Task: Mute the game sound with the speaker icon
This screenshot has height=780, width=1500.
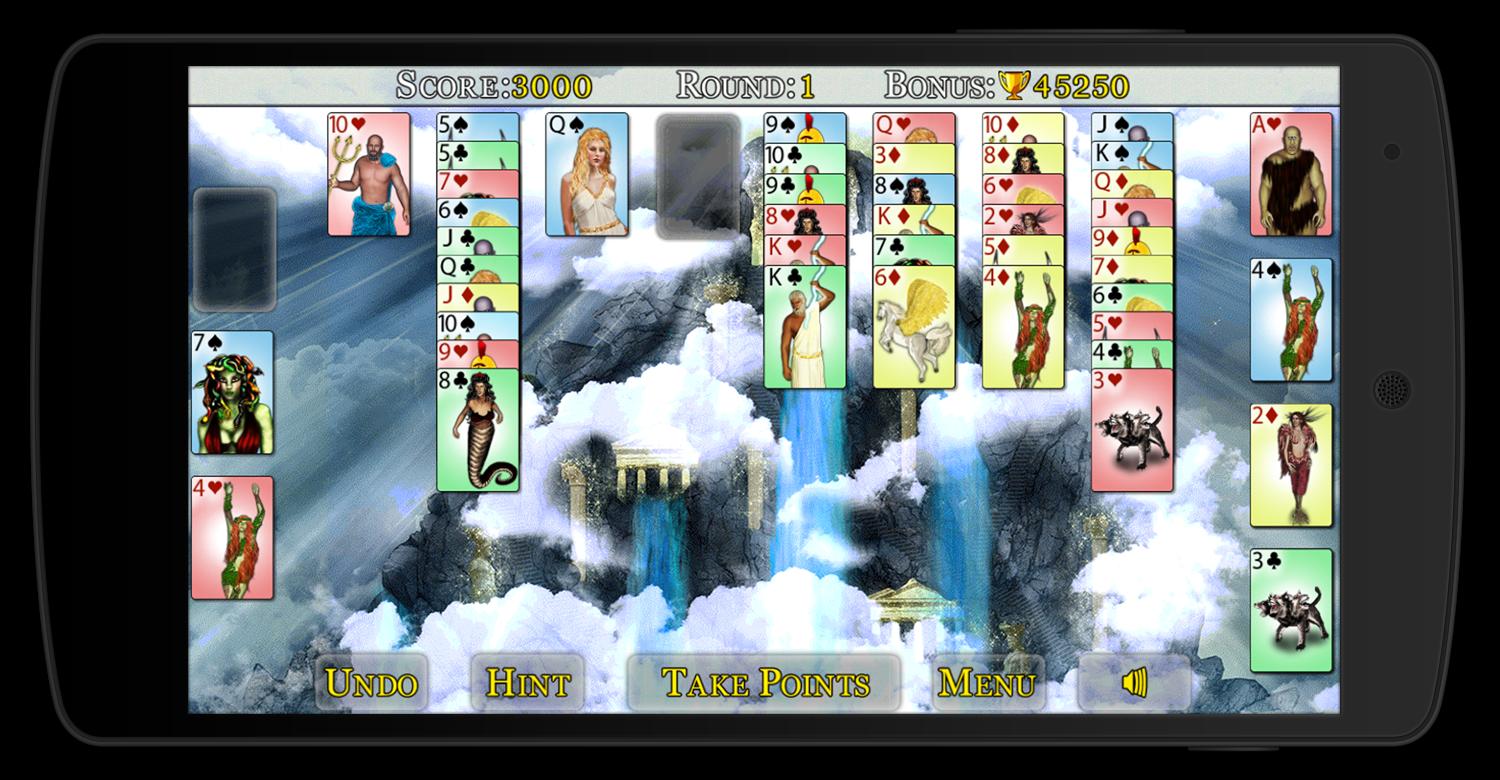Action: [1132, 682]
